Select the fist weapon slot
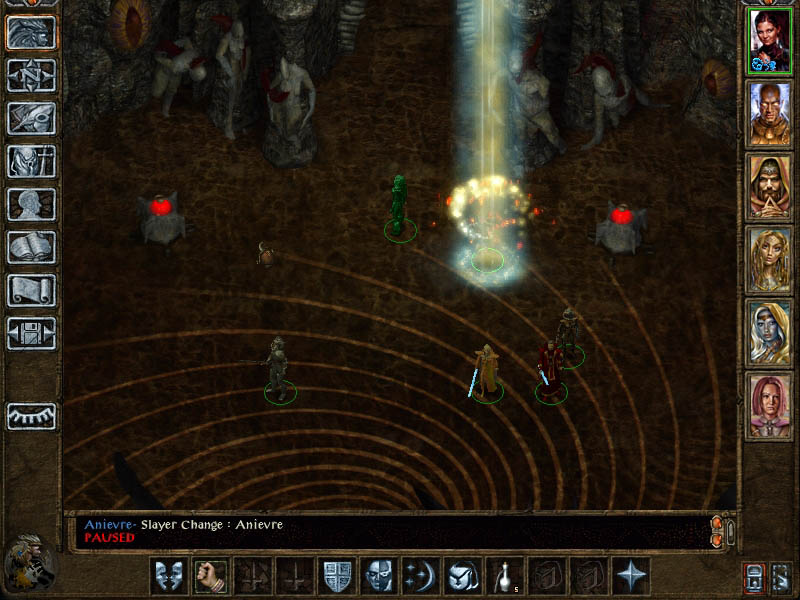Screen dimensions: 800x600 210,576
